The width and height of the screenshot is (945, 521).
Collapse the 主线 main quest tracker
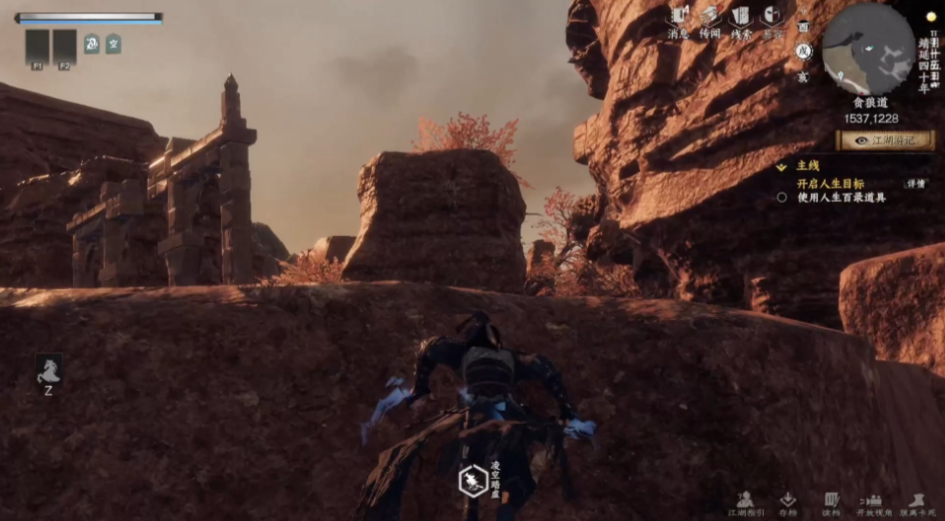(x=782, y=166)
